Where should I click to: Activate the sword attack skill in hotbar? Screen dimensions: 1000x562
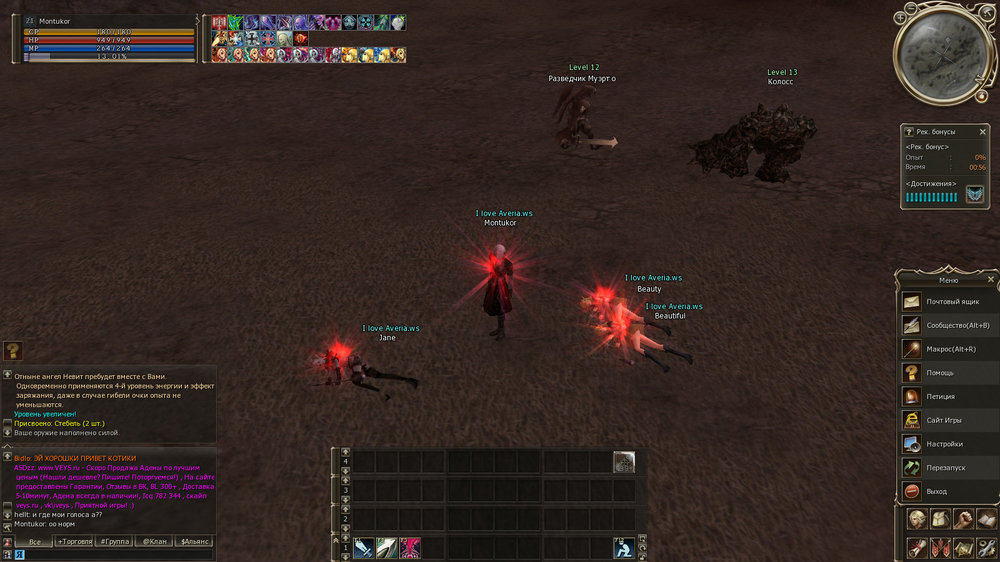[x=362, y=548]
